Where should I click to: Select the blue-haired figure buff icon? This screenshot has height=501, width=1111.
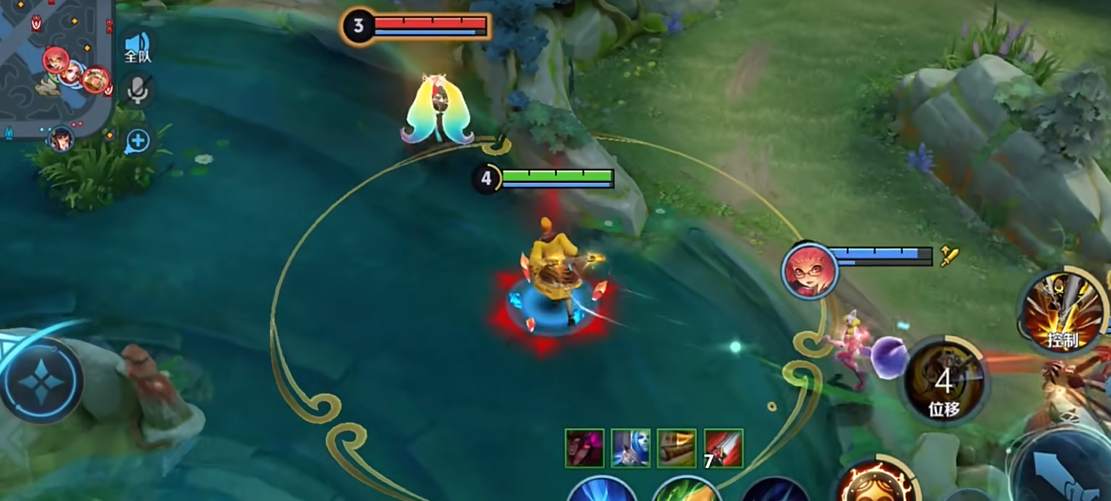coord(630,447)
